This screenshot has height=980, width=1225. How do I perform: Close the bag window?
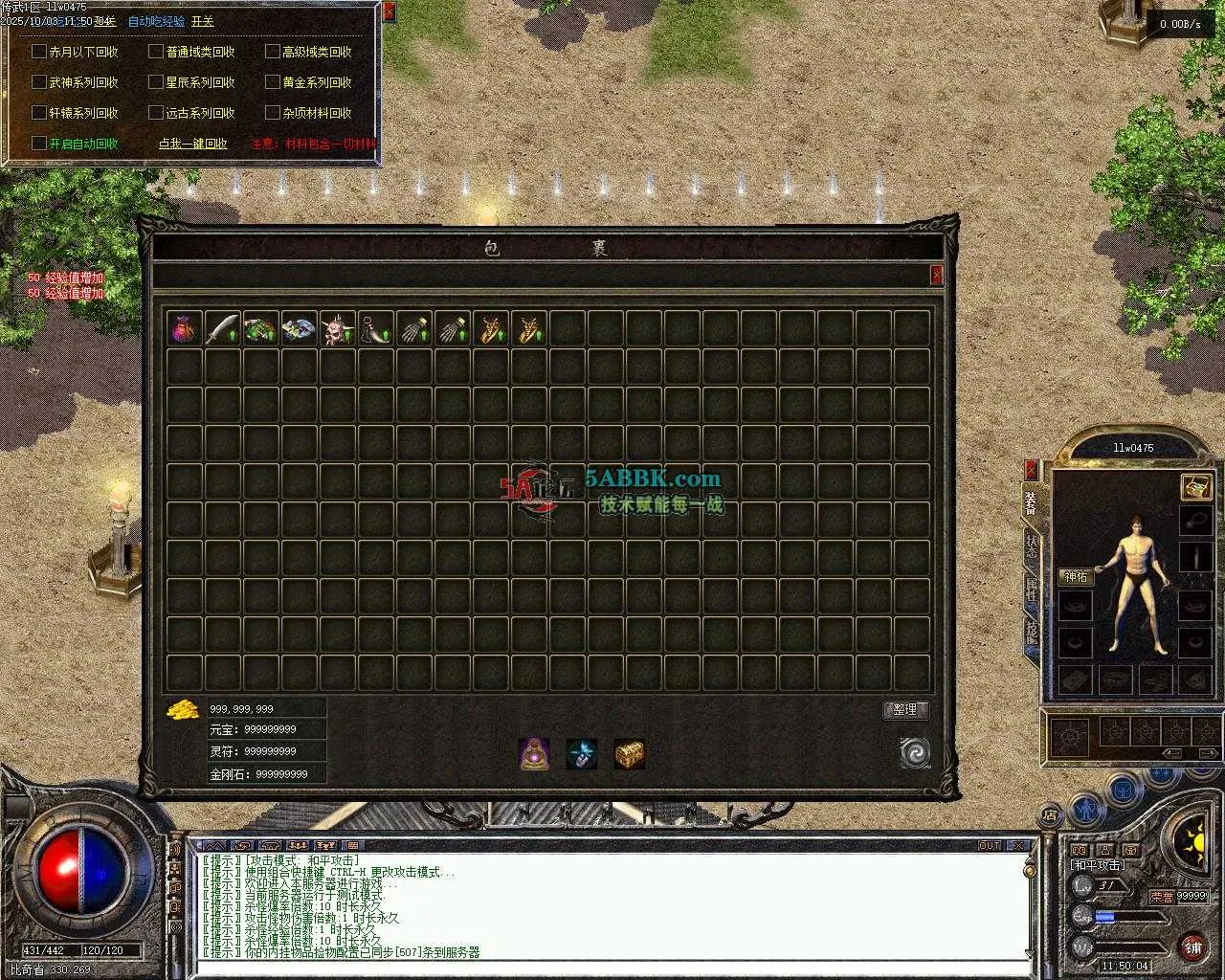[x=936, y=276]
